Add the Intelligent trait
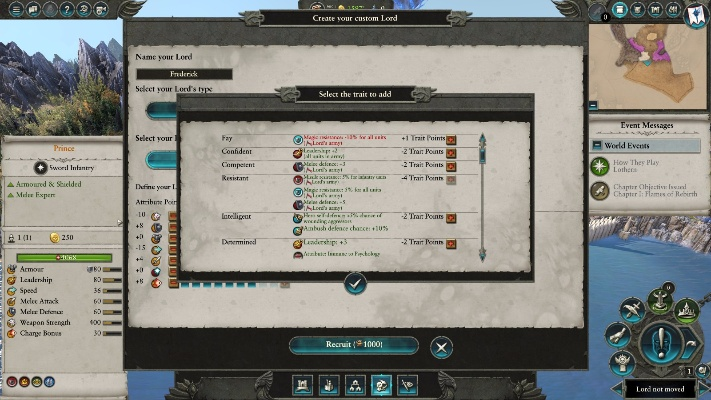 tap(451, 217)
